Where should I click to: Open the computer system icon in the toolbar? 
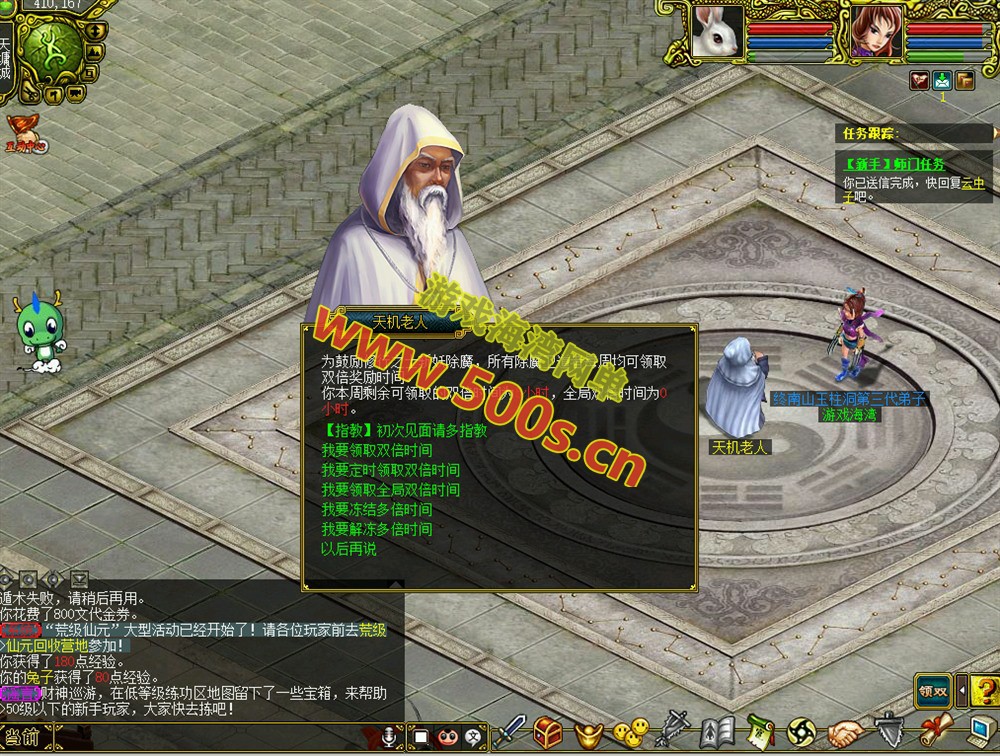[982, 733]
